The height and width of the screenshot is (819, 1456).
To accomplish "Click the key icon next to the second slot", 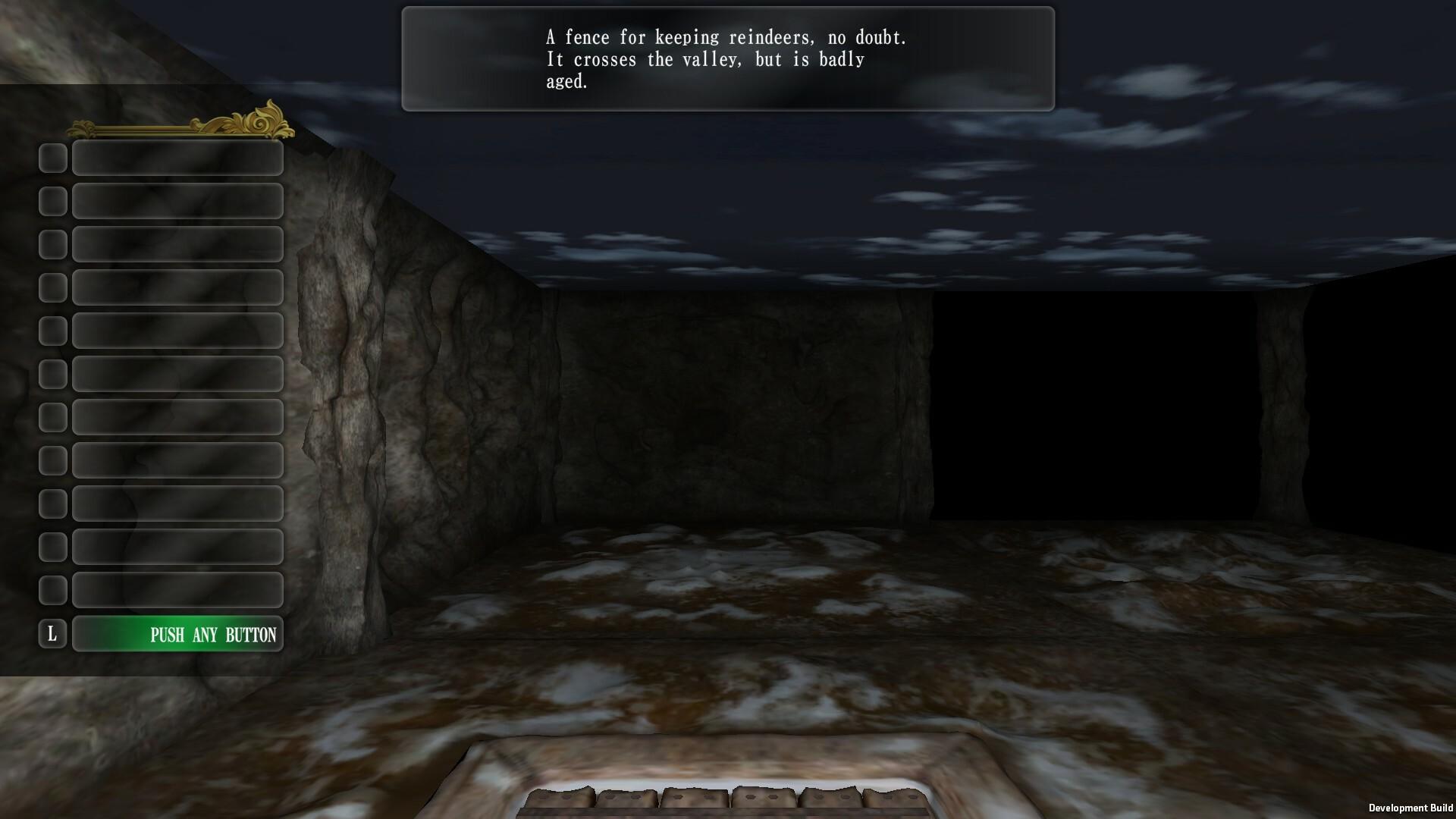I will tap(53, 201).
